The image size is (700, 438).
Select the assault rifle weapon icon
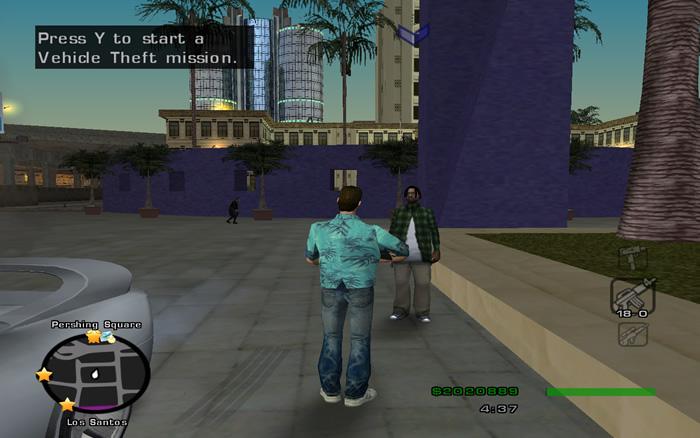click(x=632, y=295)
